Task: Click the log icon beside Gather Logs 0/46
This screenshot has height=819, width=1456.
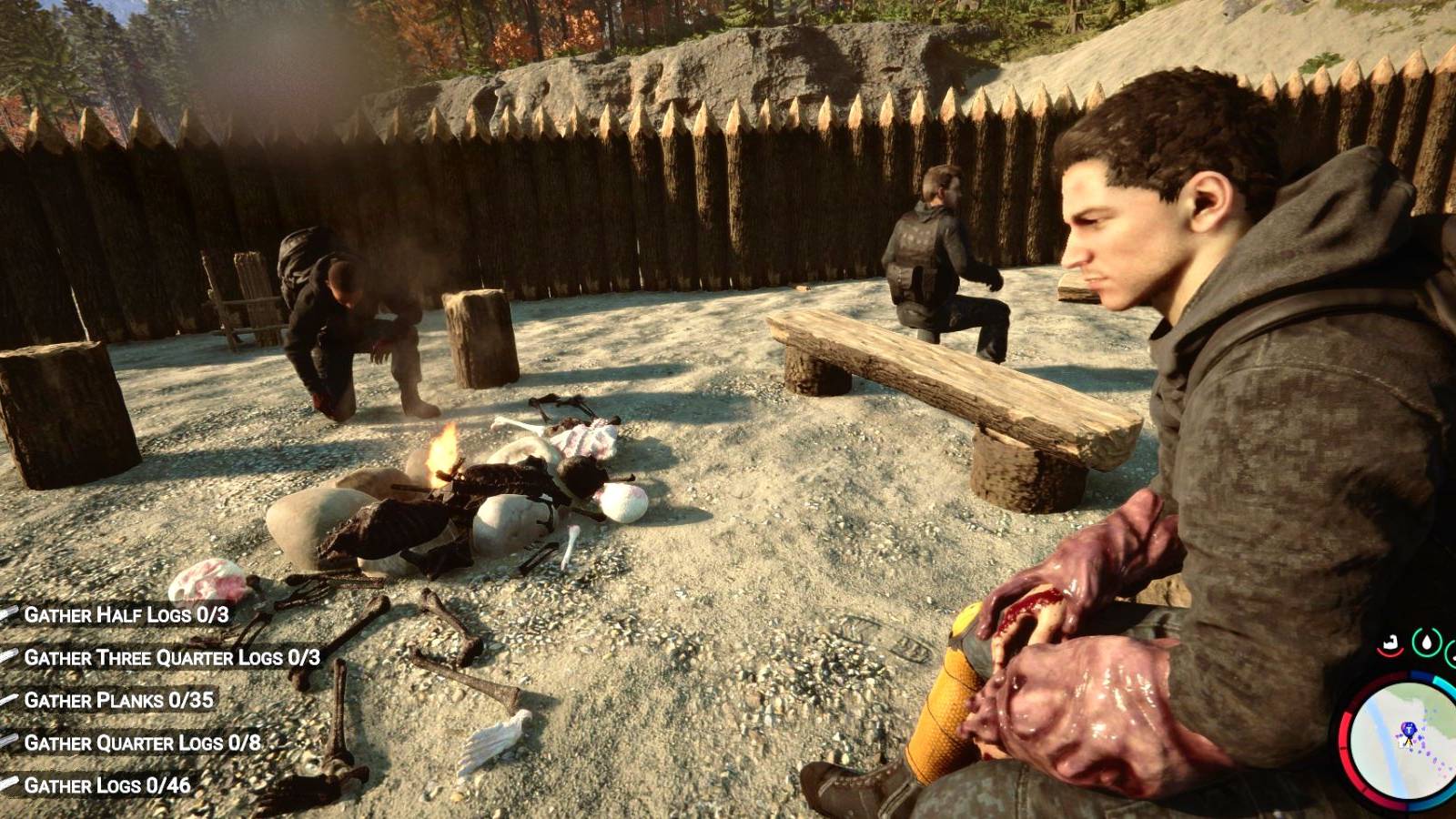Action: 7,783
